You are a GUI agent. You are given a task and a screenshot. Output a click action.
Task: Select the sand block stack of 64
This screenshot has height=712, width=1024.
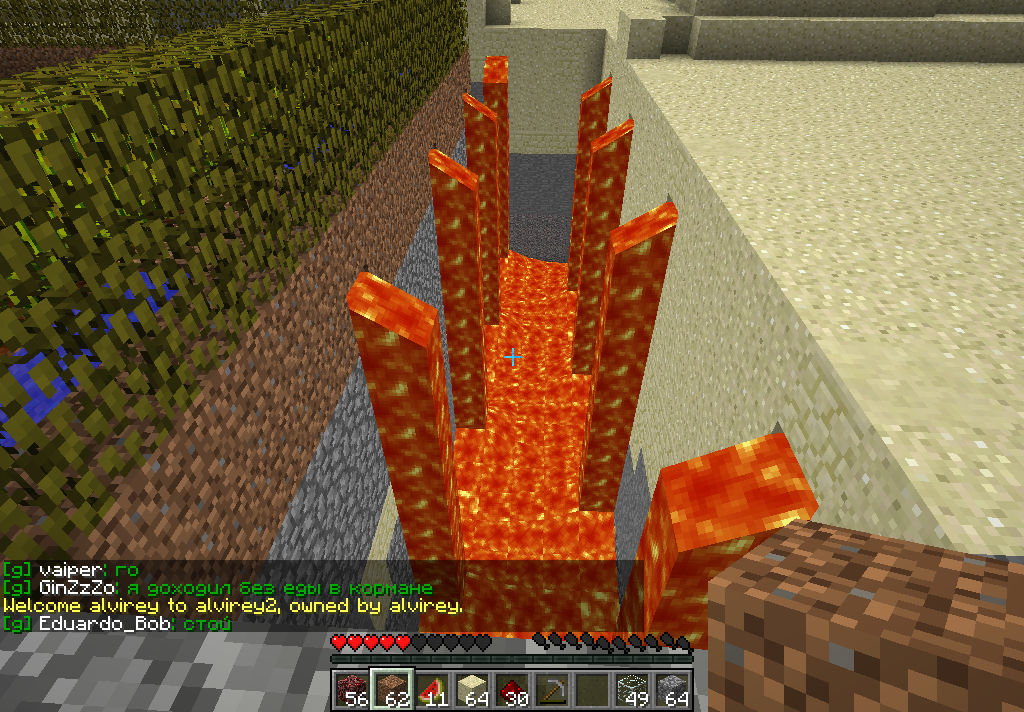point(471,690)
